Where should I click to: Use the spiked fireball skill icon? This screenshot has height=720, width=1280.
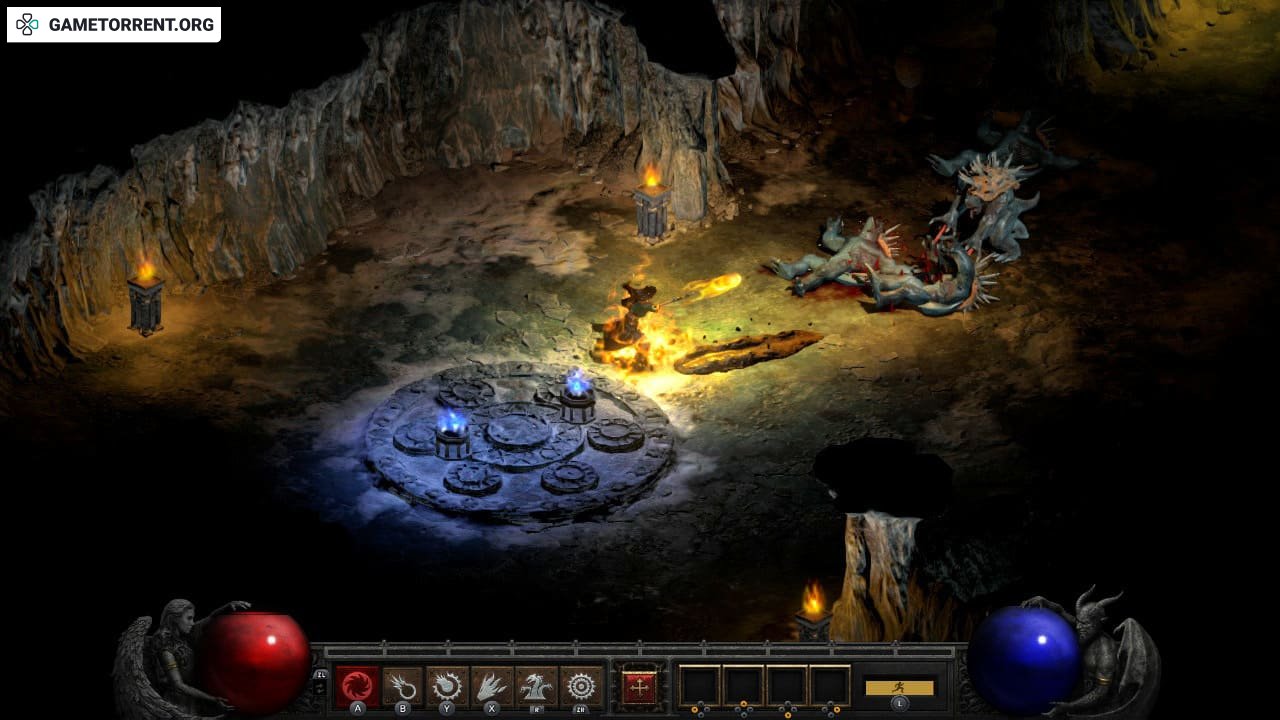coord(447,686)
